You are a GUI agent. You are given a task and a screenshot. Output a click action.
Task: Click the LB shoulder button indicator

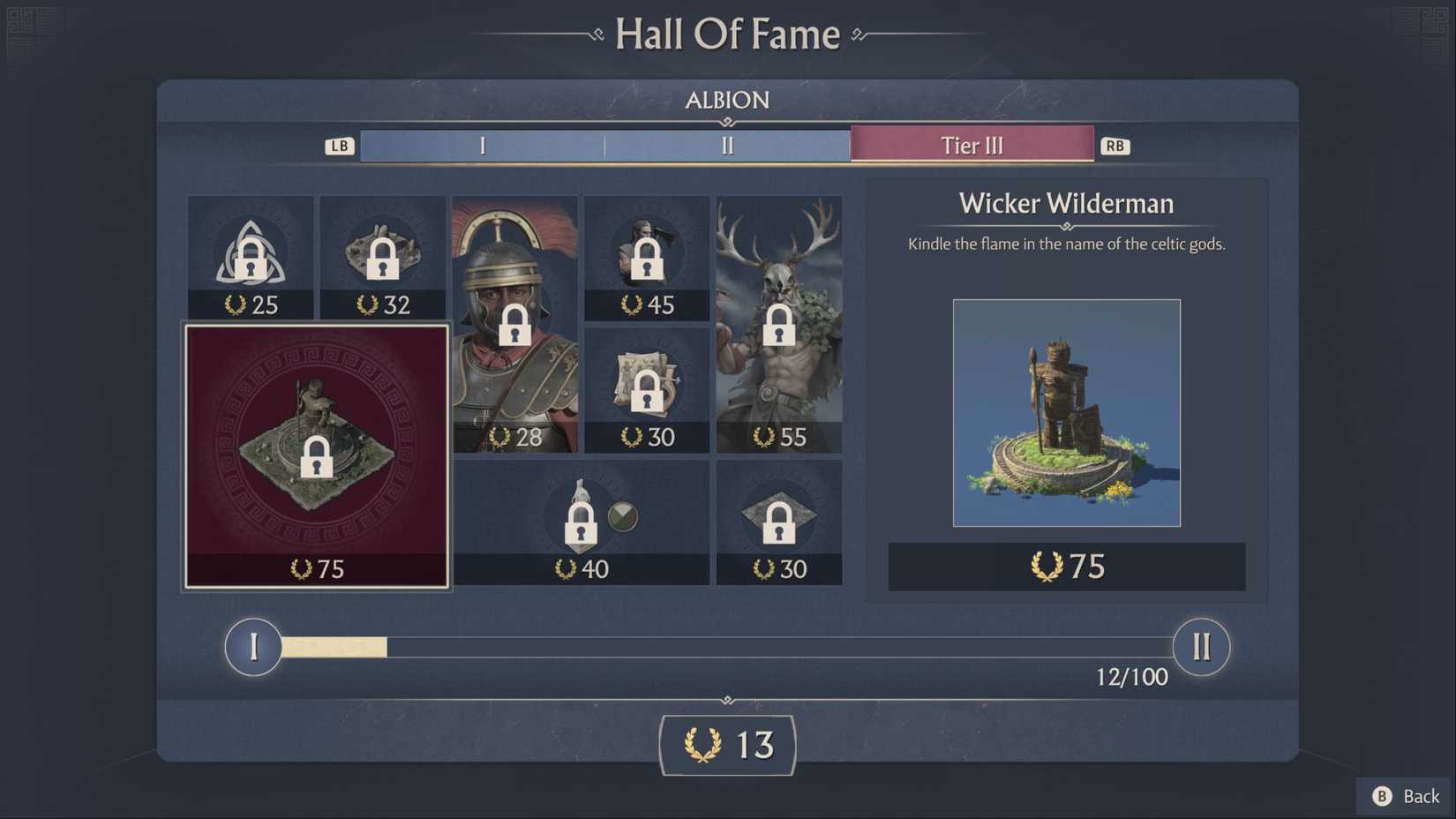(340, 146)
